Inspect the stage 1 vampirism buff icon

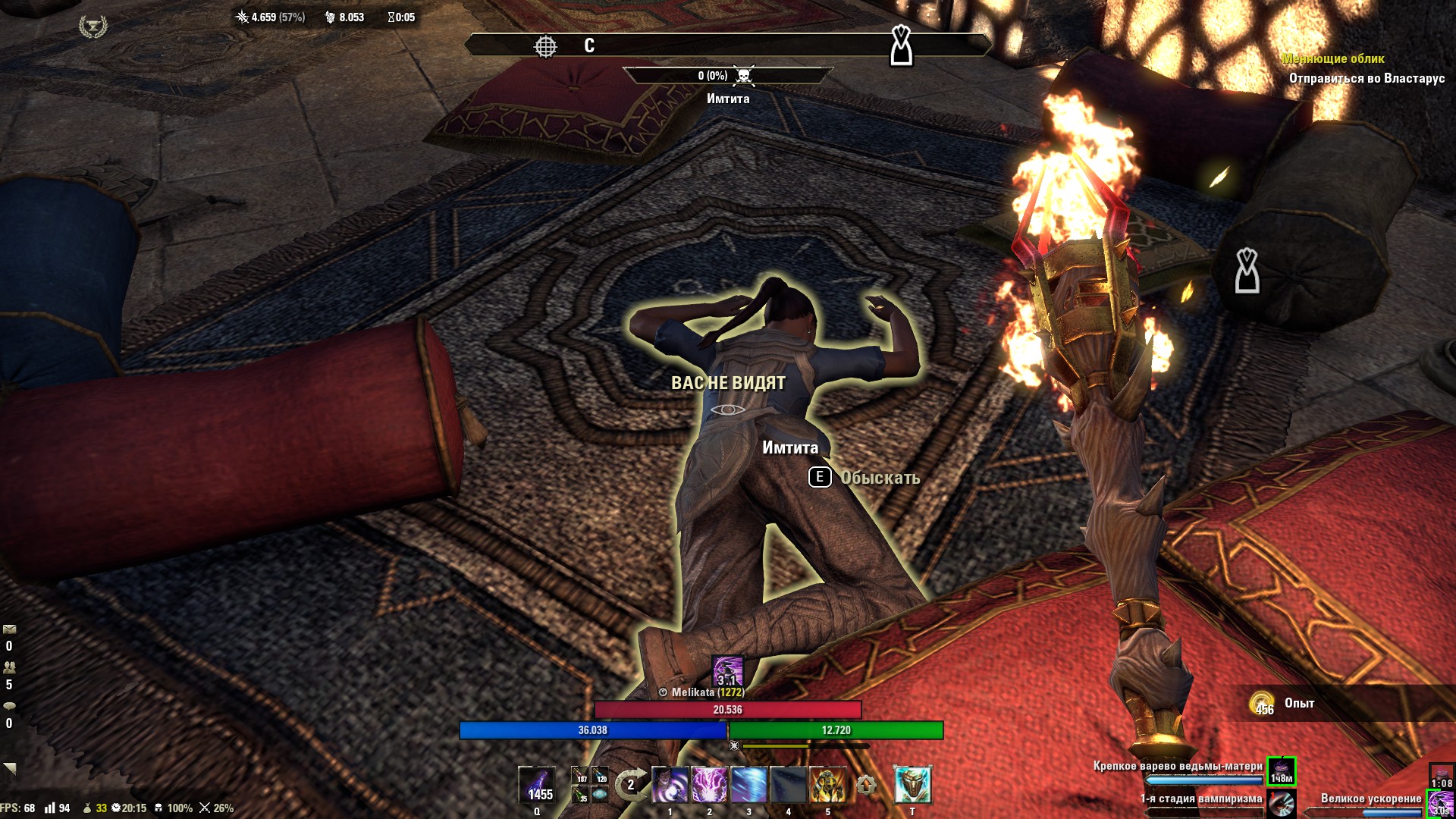coord(1282,804)
